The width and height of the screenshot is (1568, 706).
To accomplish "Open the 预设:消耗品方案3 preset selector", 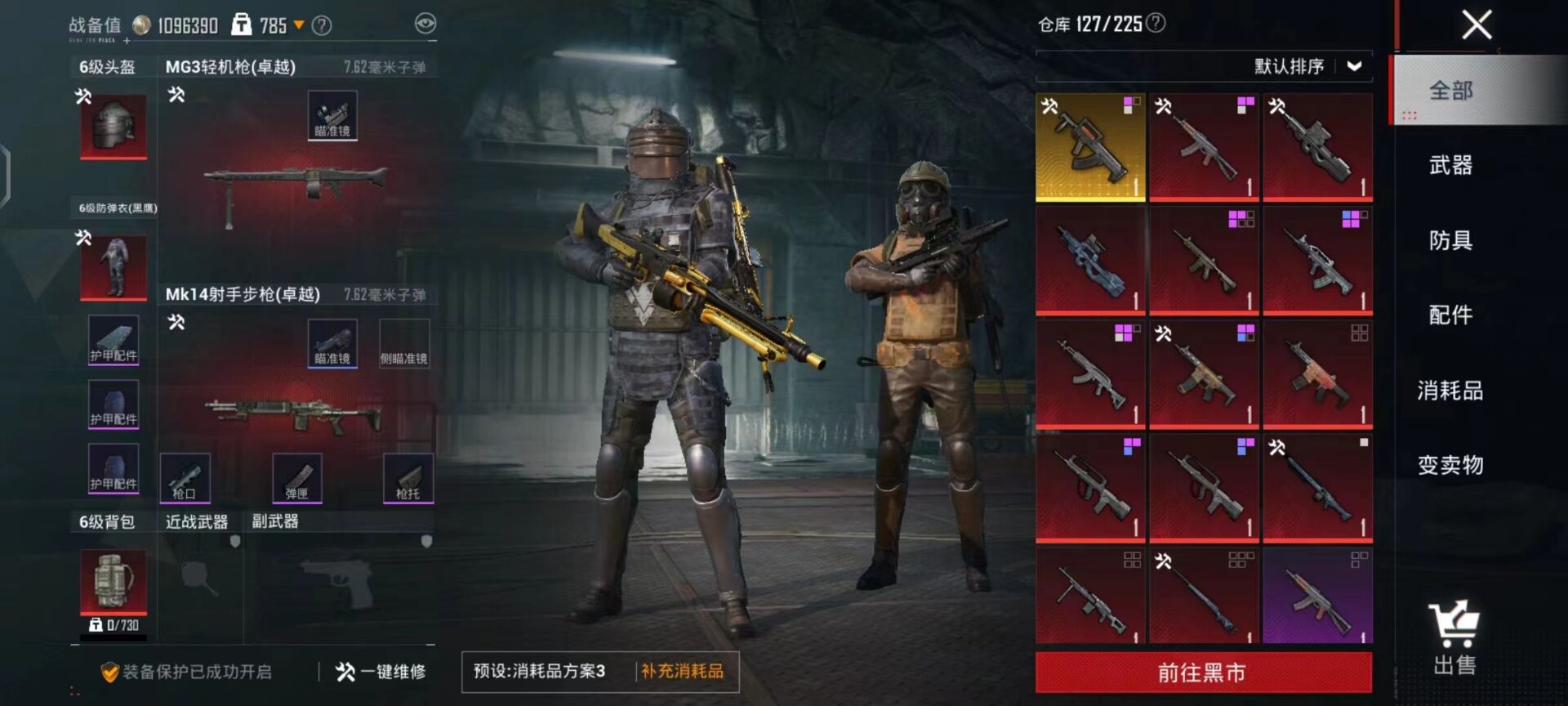I will [540, 672].
